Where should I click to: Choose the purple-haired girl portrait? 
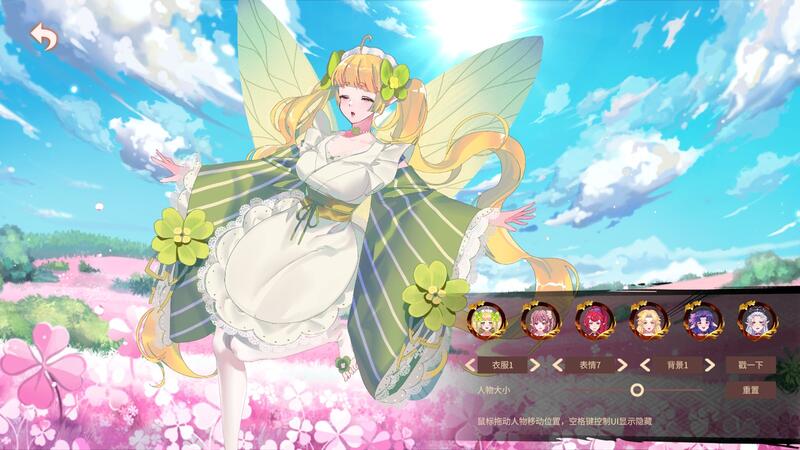[x=701, y=321]
